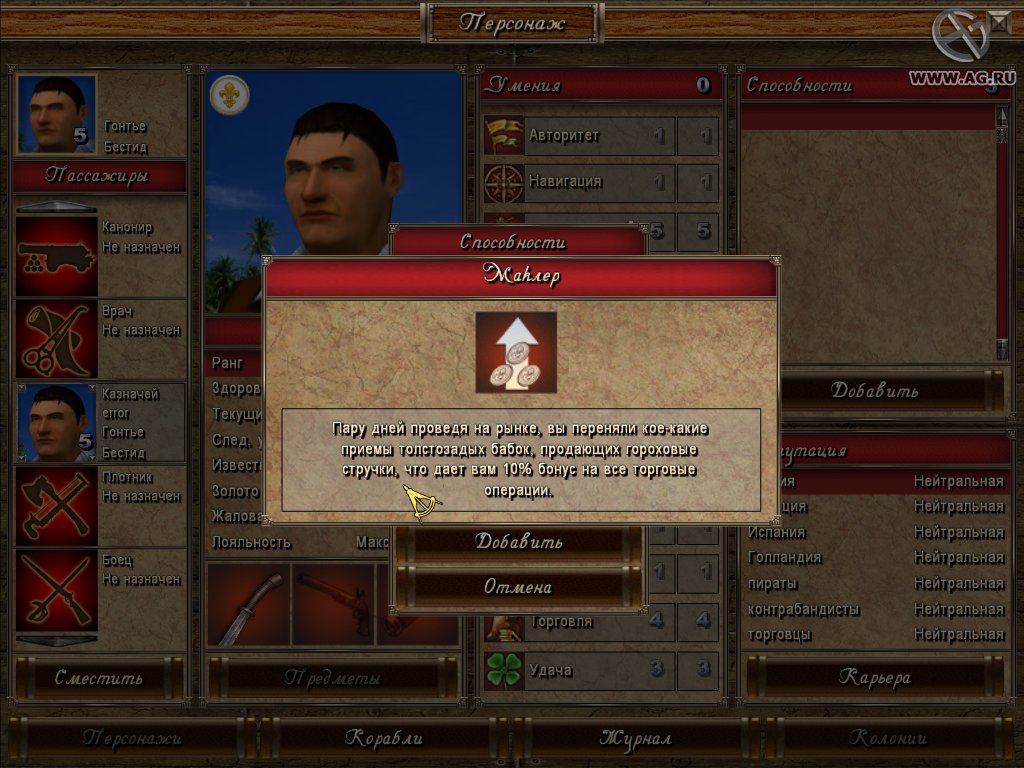Select the flintlock pistol item slot
Screen dimensions: 1024x768
333,604
